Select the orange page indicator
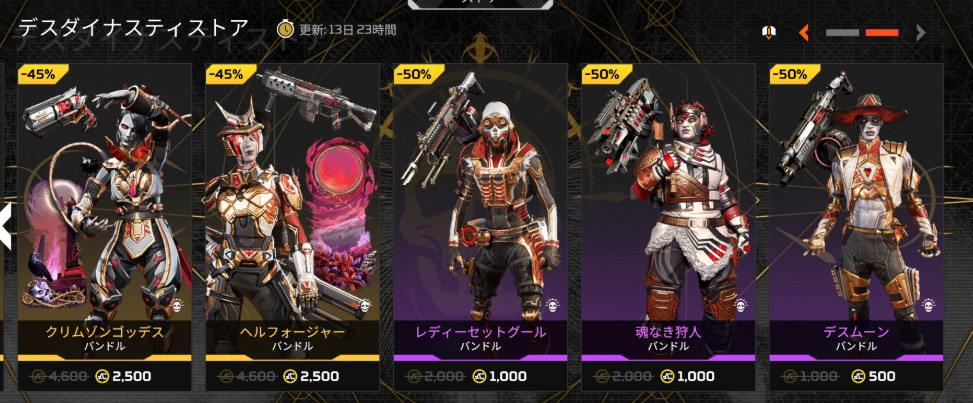 pos(881,32)
